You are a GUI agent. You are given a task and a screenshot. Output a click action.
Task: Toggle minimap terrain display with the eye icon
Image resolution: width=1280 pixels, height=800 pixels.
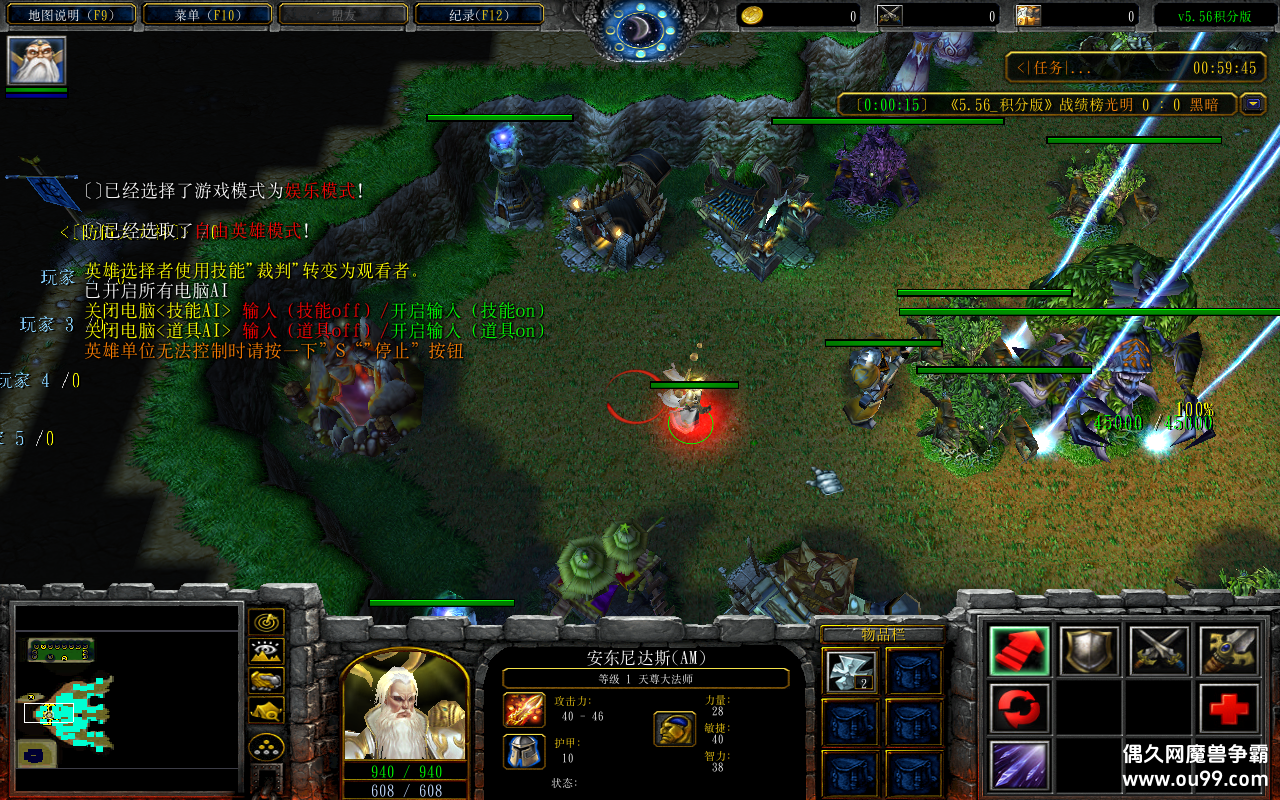(266, 652)
